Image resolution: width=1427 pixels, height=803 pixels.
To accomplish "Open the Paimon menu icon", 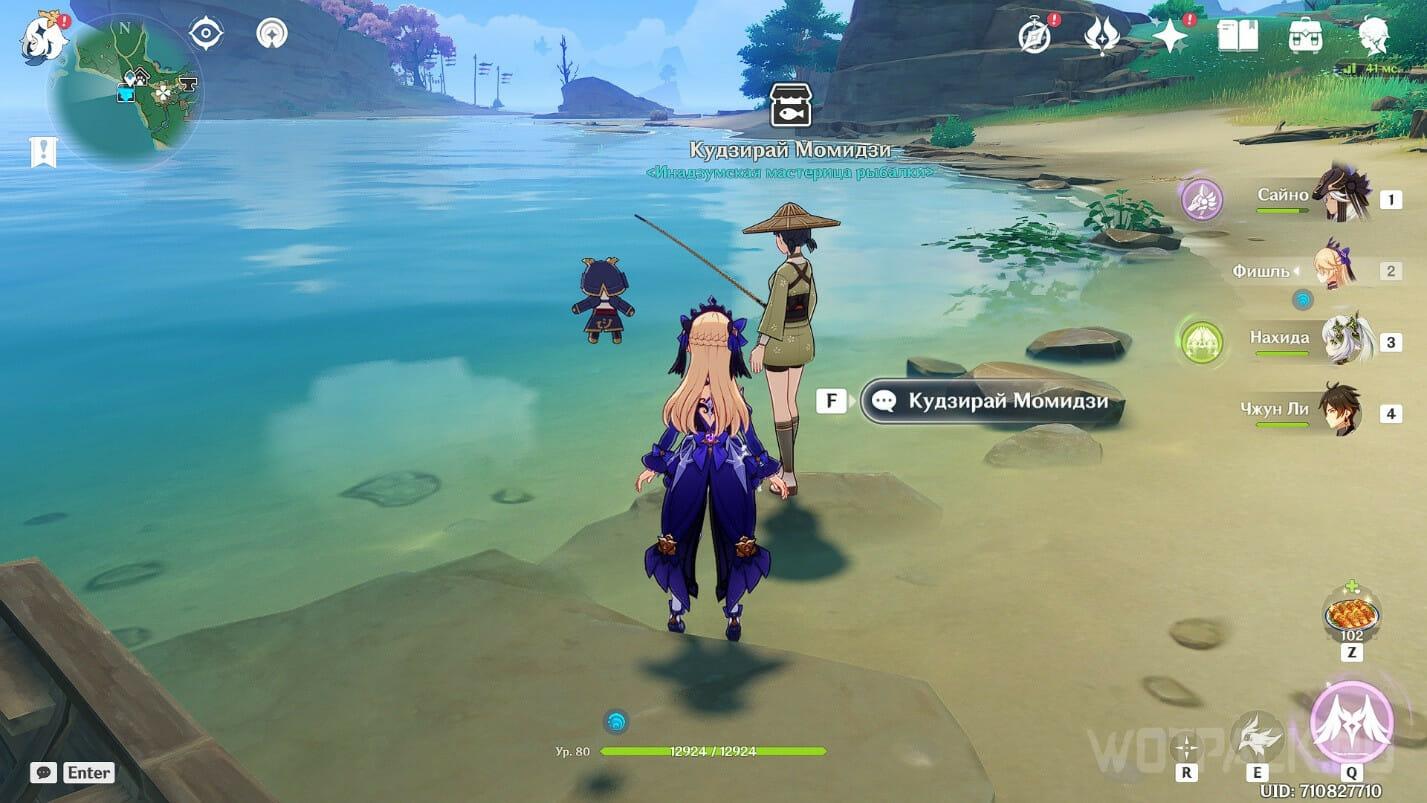I will (42, 37).
